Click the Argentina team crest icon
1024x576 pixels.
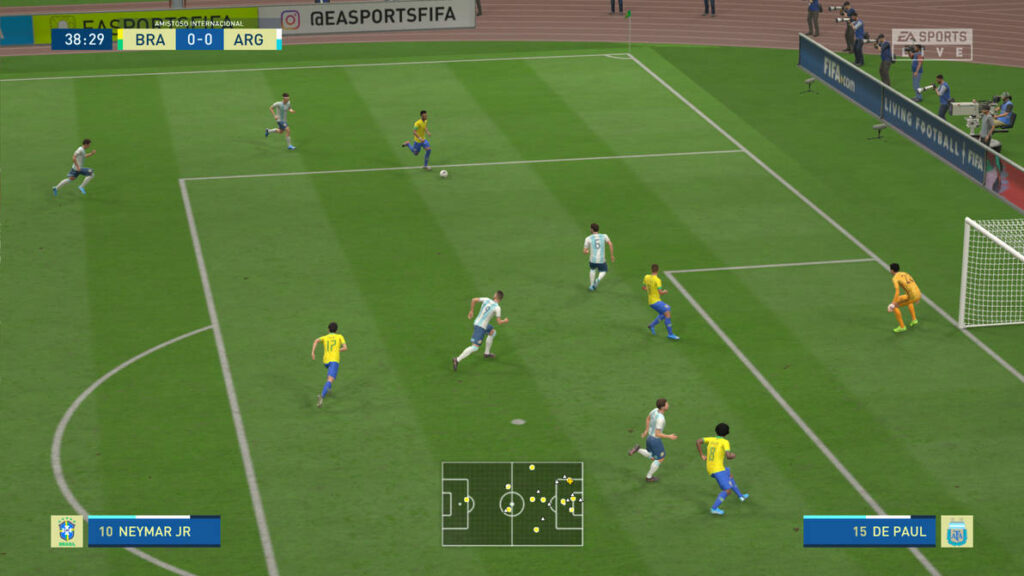pos(956,531)
